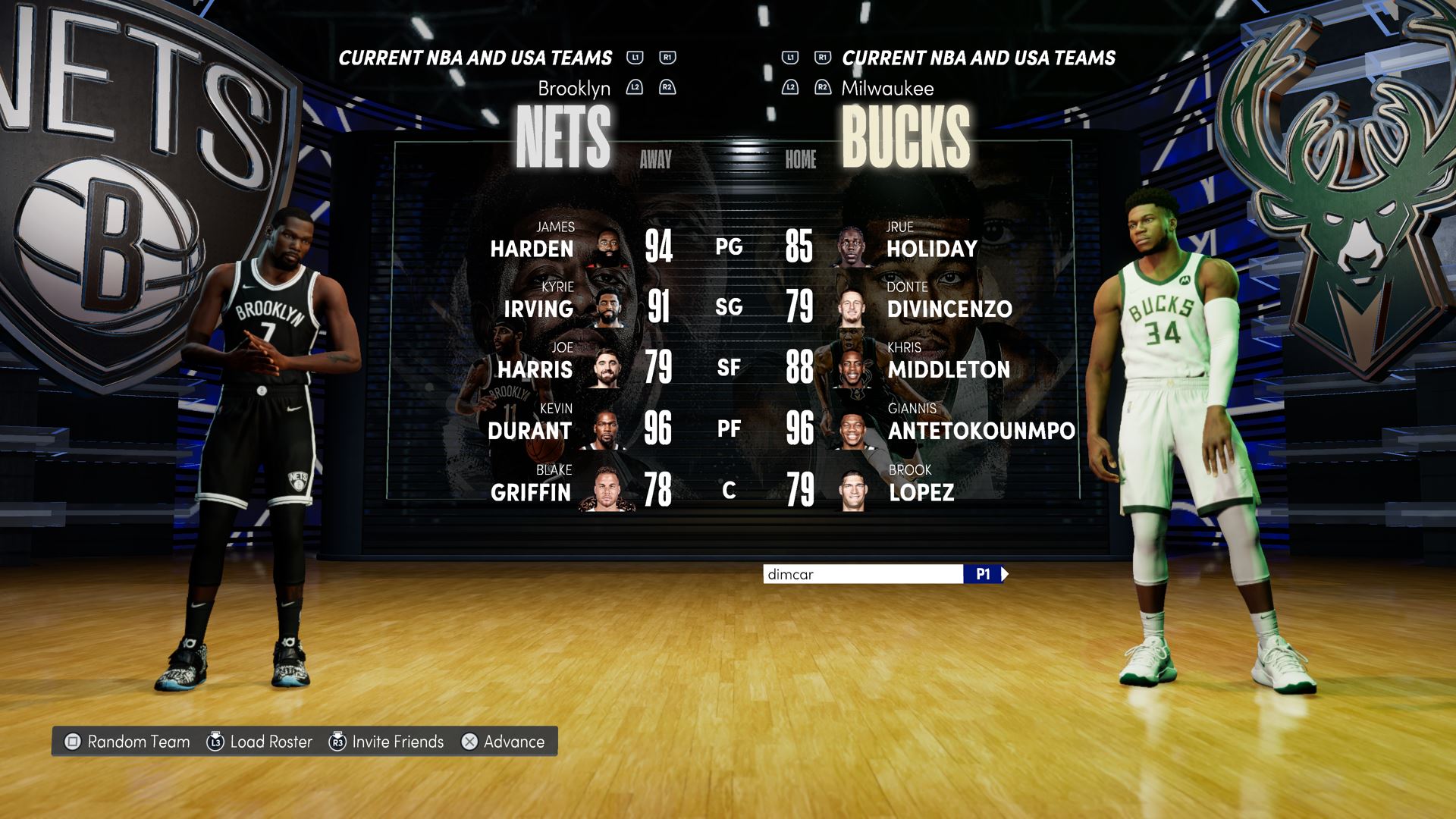Select the away side's team category header

(x=475, y=58)
